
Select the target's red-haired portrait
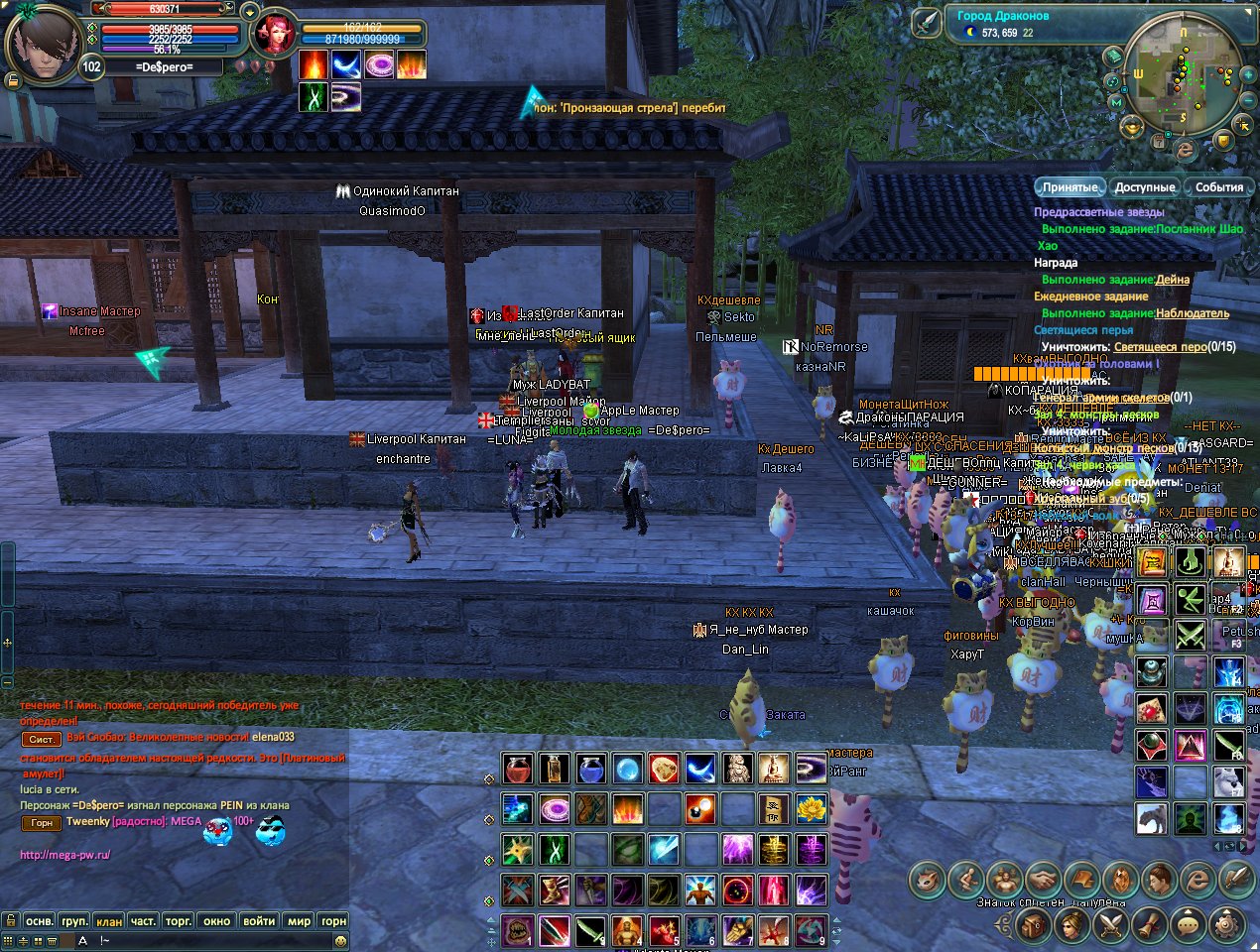[272, 36]
